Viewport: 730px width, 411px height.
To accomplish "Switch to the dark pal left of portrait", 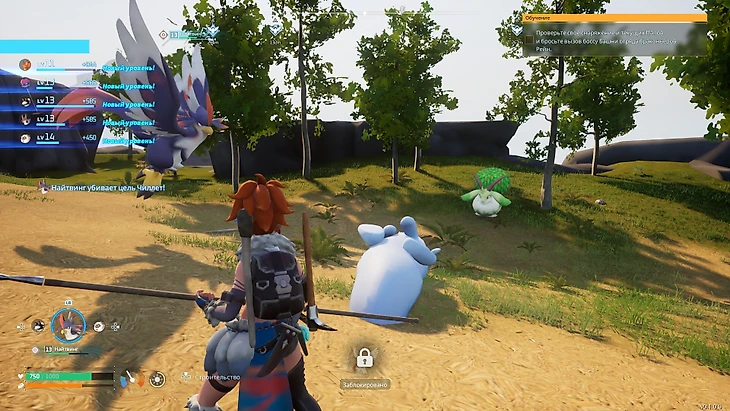I will (x=37, y=325).
